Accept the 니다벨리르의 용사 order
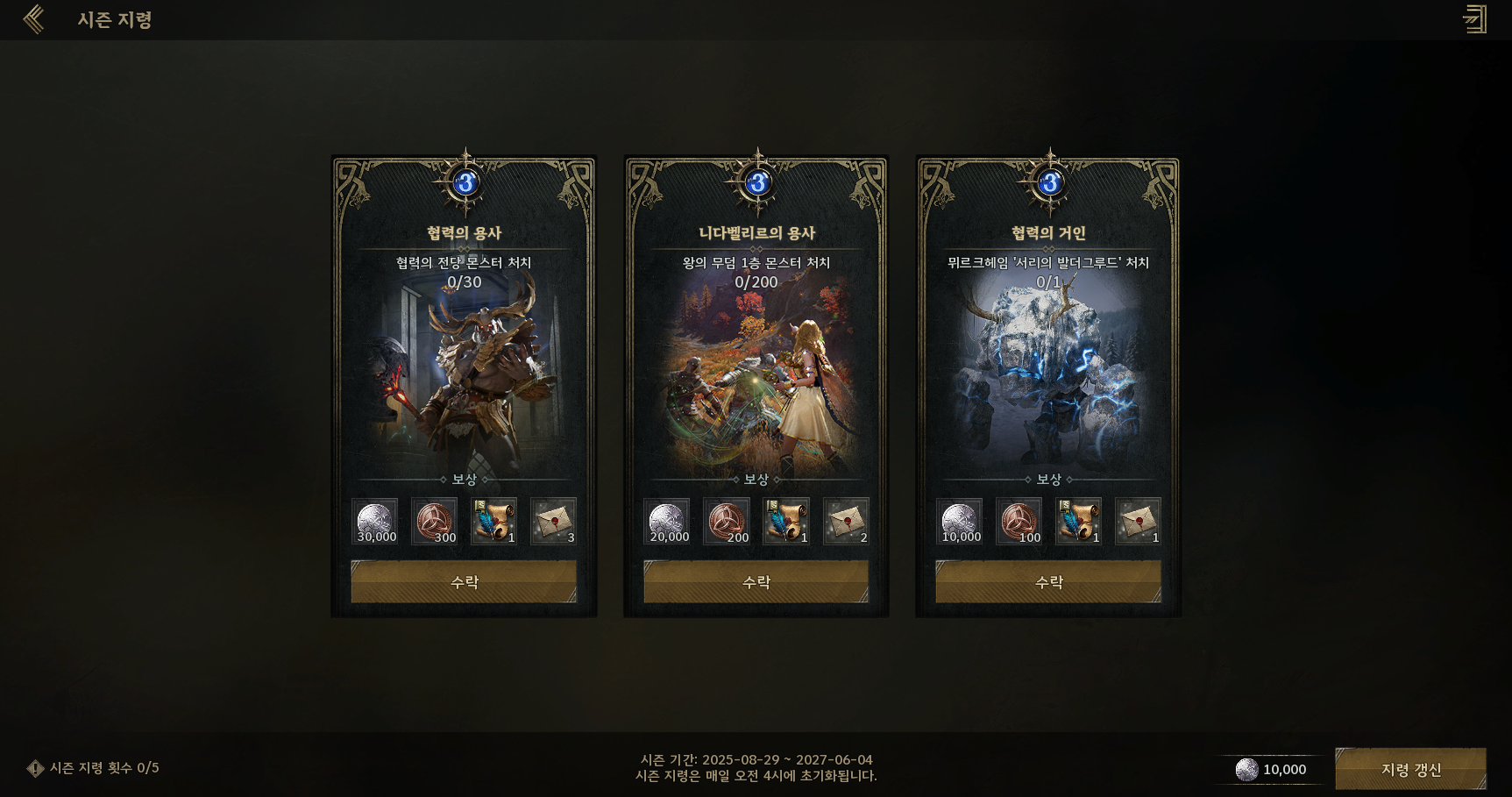 click(x=756, y=582)
